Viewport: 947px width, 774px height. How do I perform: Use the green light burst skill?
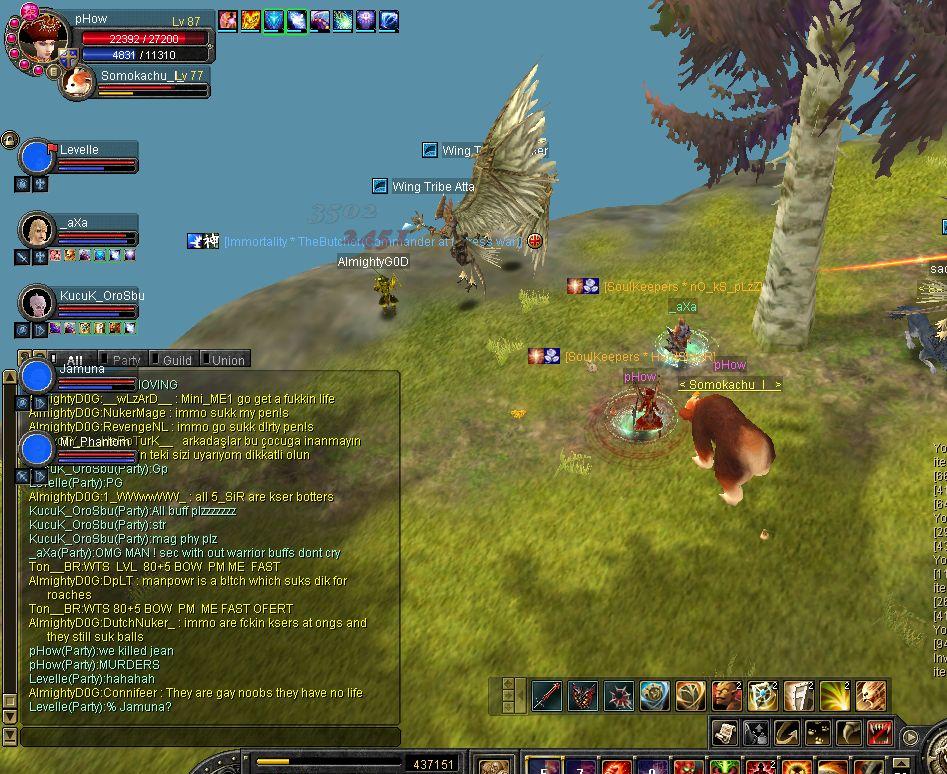coord(835,695)
